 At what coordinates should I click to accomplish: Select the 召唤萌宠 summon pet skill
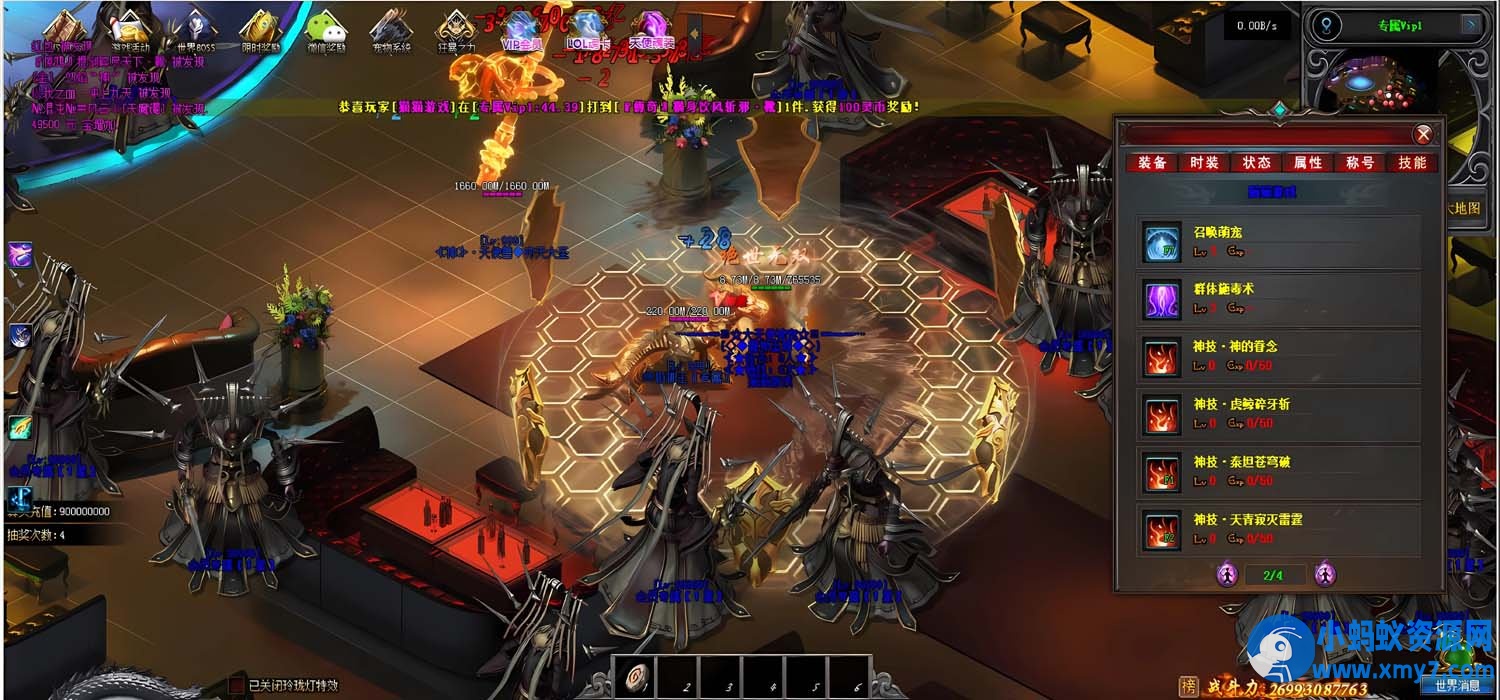[x=1162, y=242]
